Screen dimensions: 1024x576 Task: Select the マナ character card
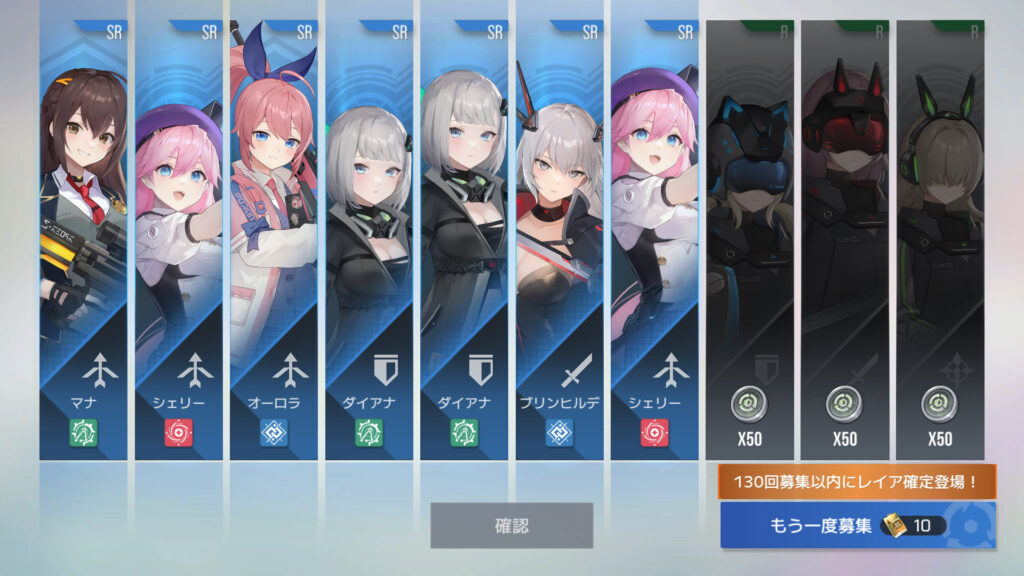coord(83,240)
